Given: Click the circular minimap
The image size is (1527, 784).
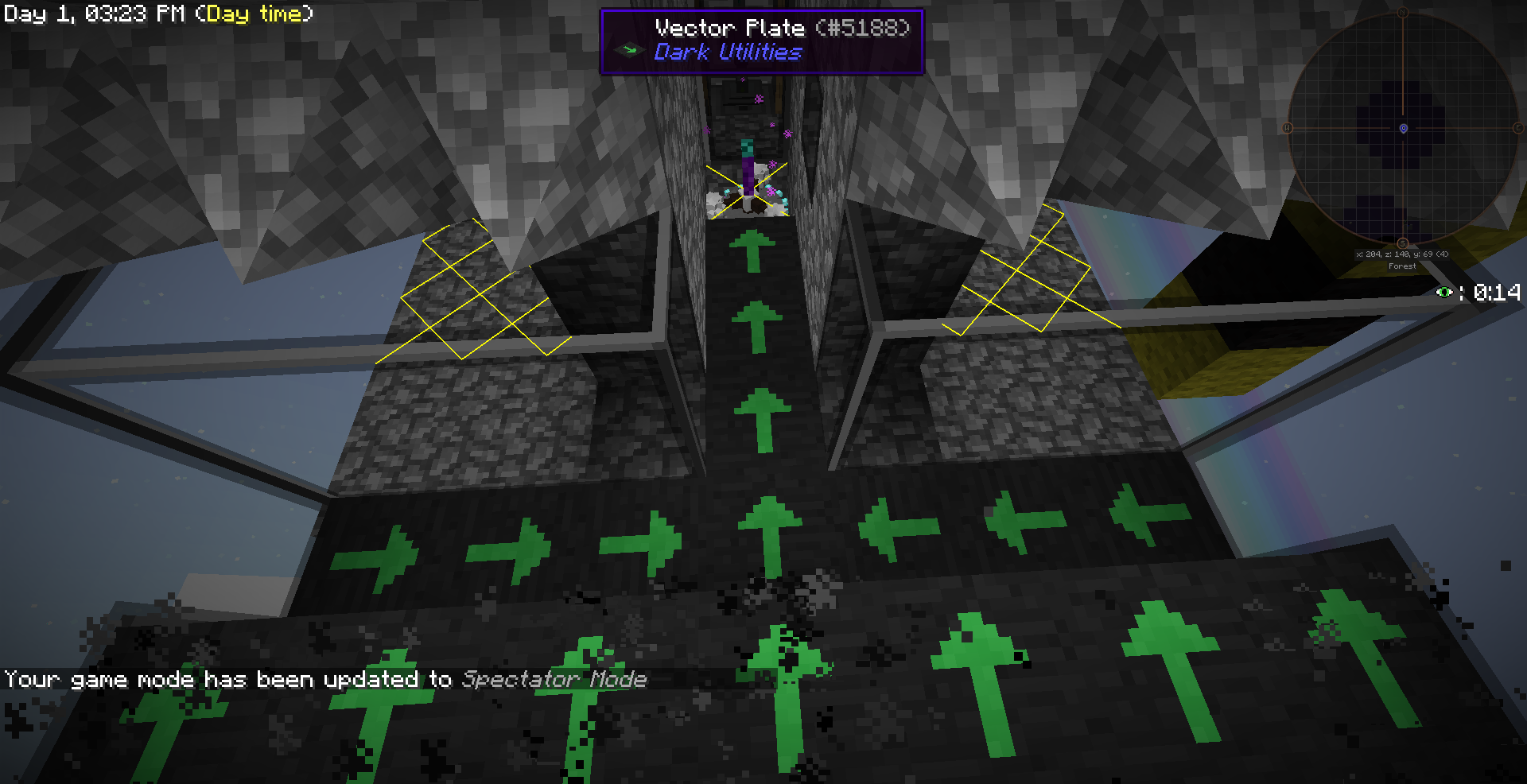Looking at the screenshot, I should pyautogui.click(x=1403, y=128).
